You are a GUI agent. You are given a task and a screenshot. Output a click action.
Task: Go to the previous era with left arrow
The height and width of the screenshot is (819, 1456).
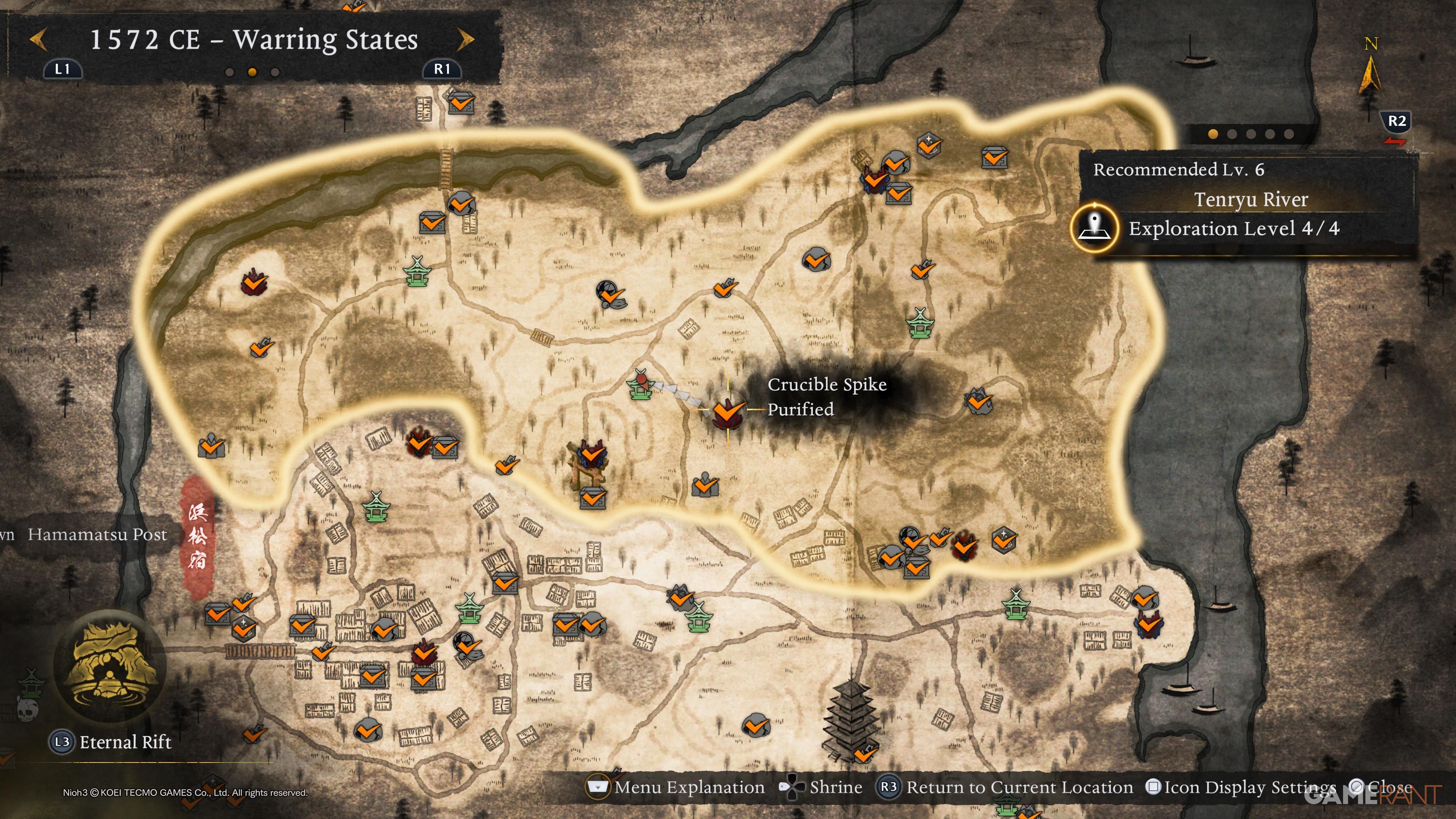click(x=38, y=39)
